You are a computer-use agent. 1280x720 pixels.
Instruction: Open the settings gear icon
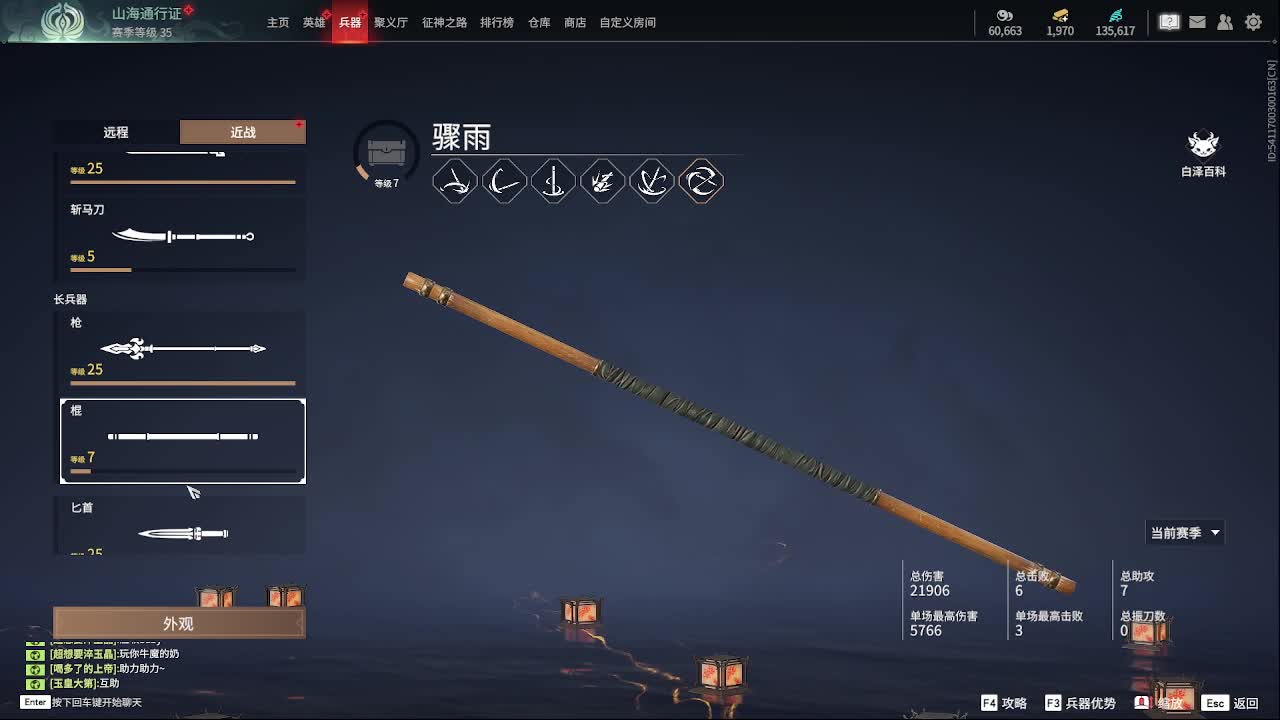pyautogui.click(x=1253, y=21)
